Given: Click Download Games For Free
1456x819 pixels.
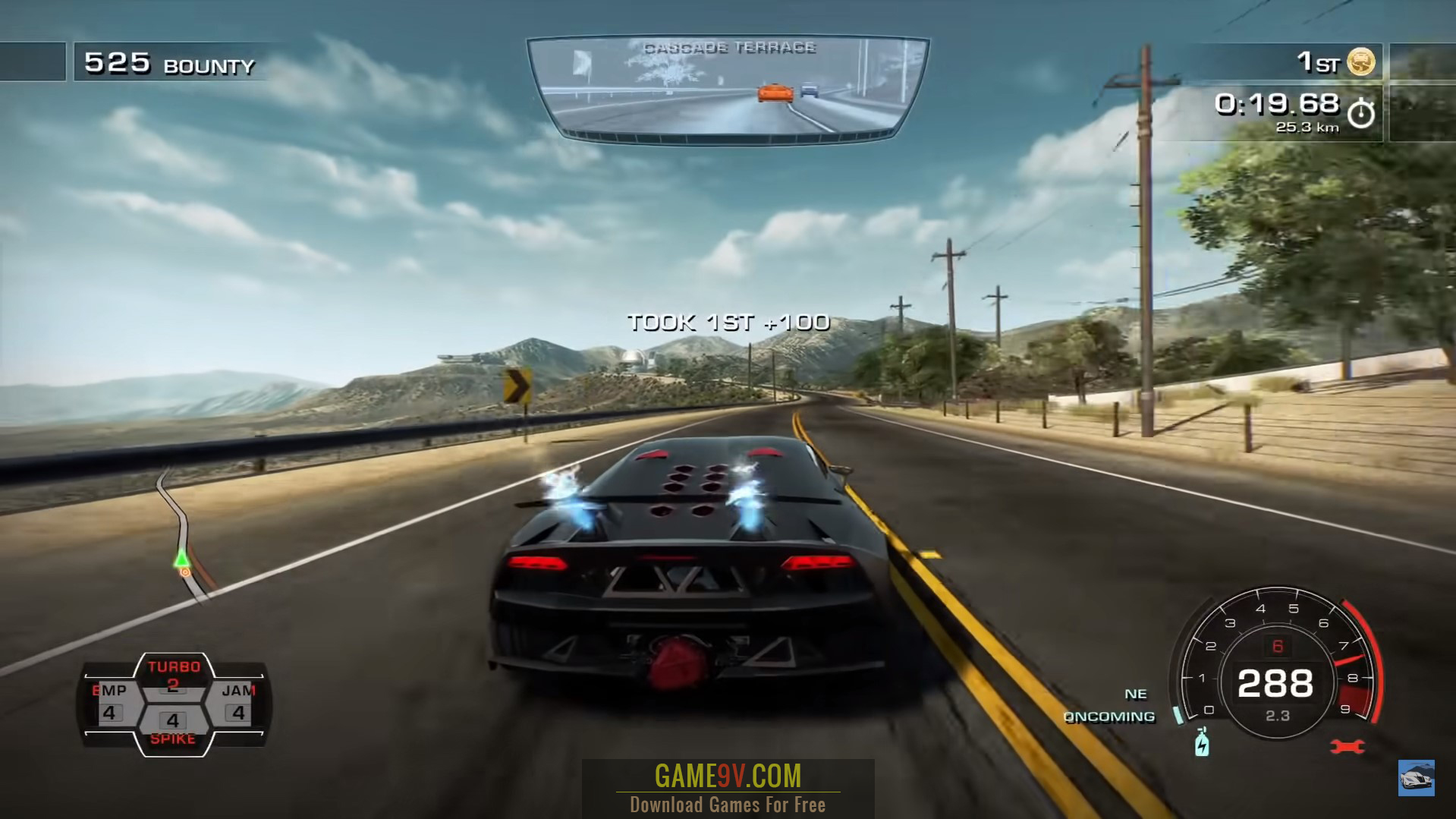Looking at the screenshot, I should (727, 804).
